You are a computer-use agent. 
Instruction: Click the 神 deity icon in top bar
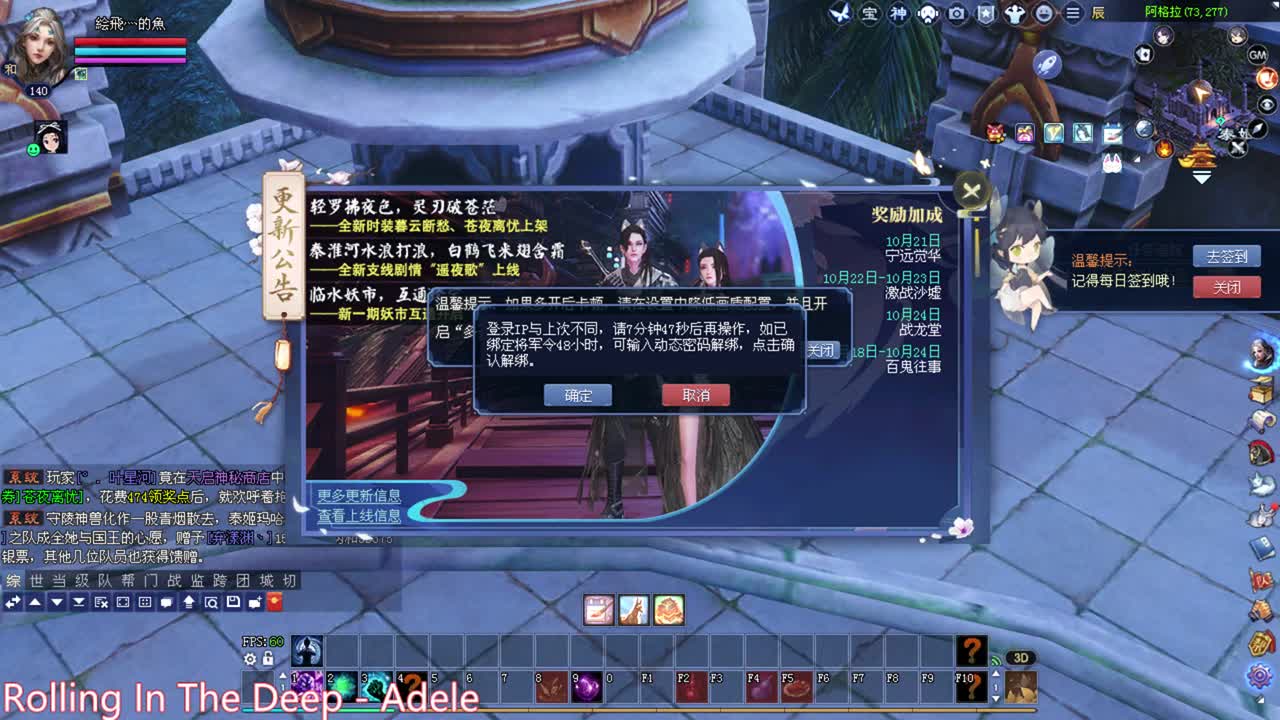pyautogui.click(x=897, y=13)
